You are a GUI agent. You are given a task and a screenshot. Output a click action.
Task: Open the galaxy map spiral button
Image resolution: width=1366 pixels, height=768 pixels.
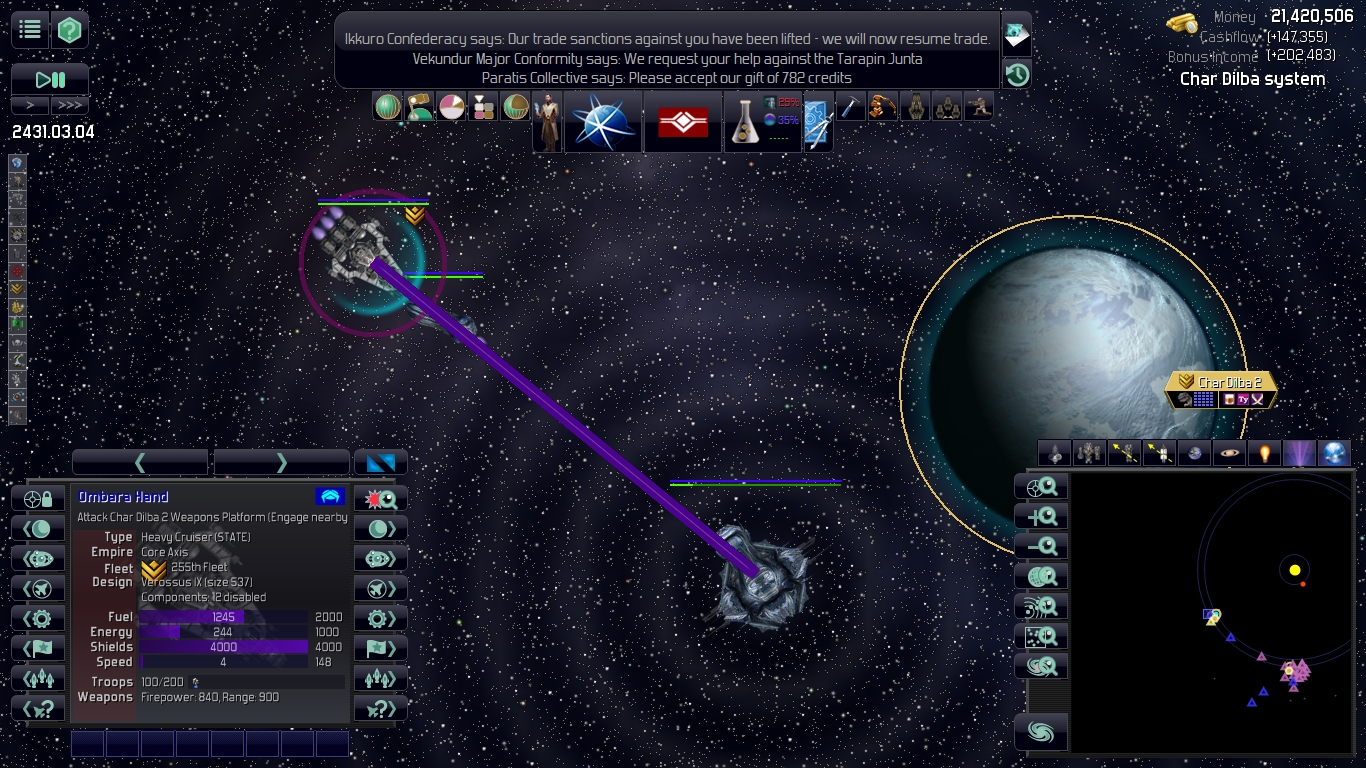click(1041, 733)
